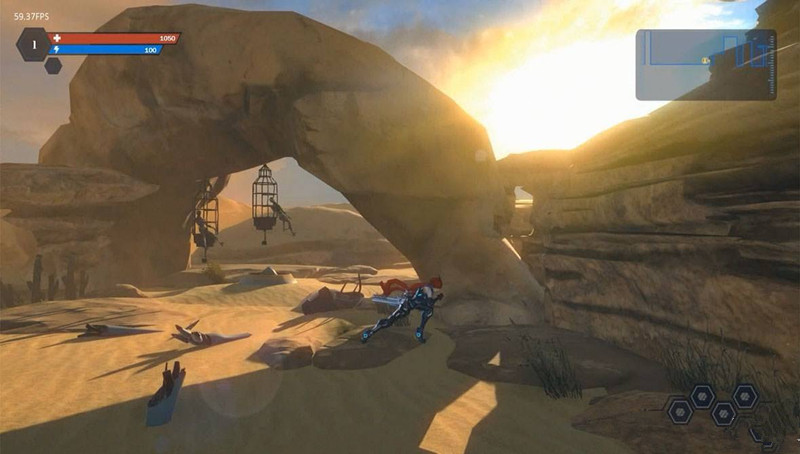Select the level 1 hexagon badge
This screenshot has width=800, height=454.
[34, 45]
